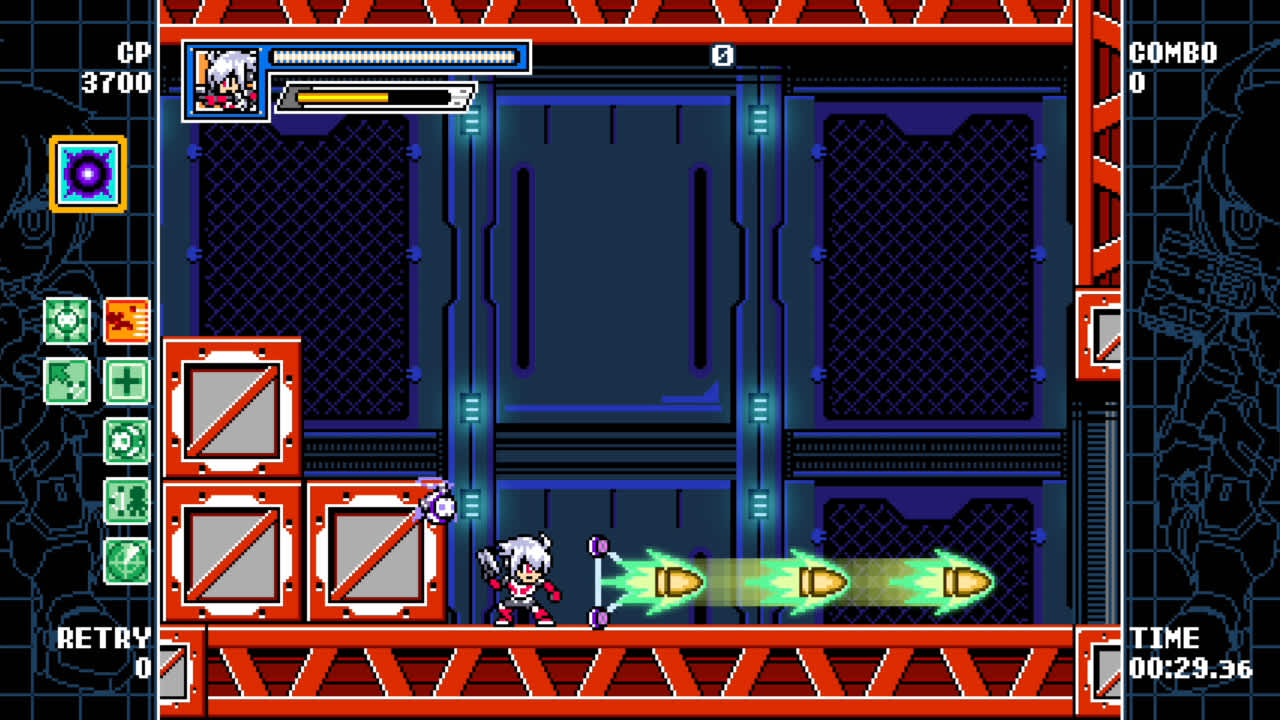The width and height of the screenshot is (1280, 720).
Task: Click the orange speed burst skill icon
Action: pyautogui.click(x=128, y=322)
